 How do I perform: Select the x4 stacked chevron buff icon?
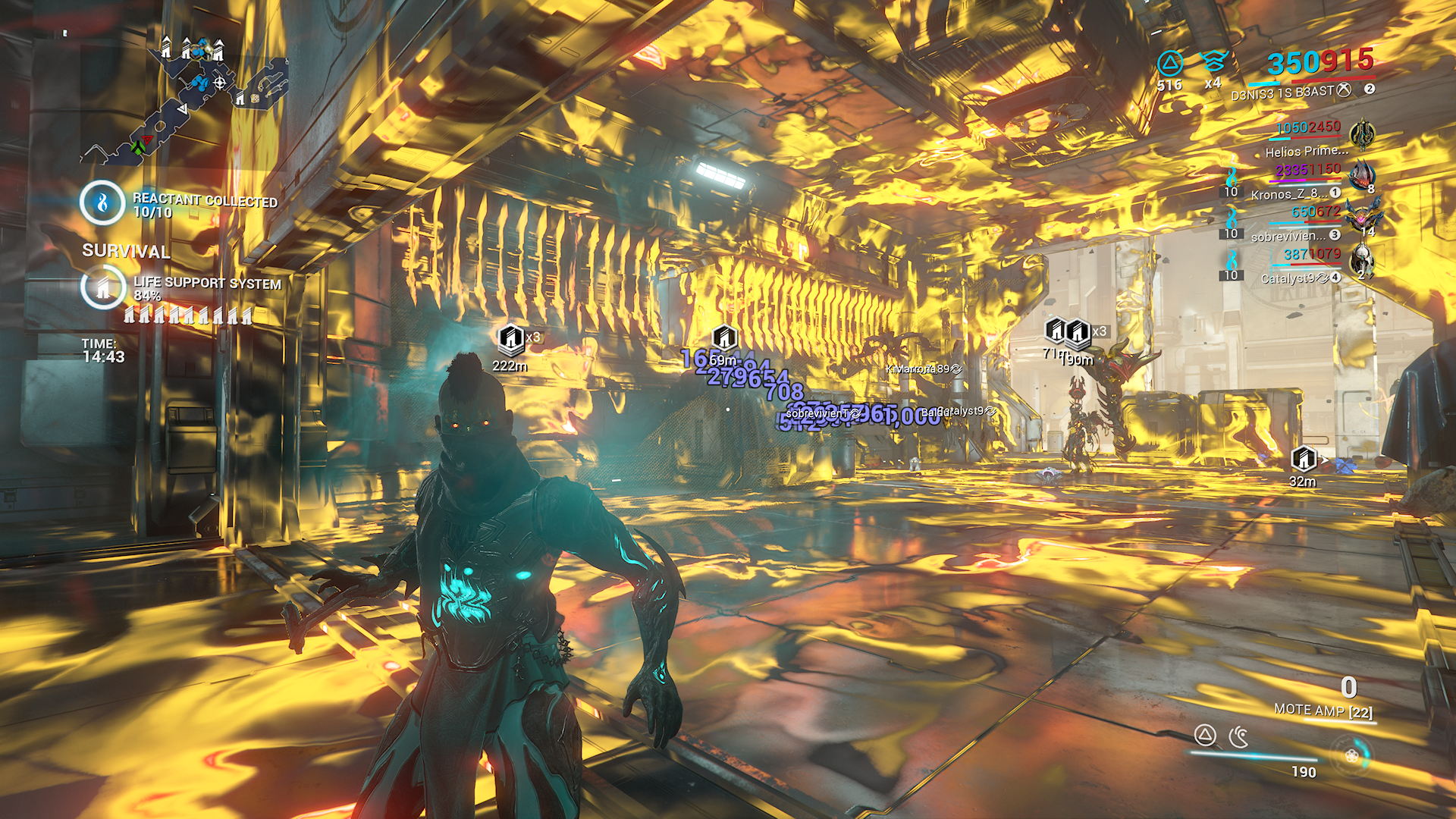[x=1213, y=61]
